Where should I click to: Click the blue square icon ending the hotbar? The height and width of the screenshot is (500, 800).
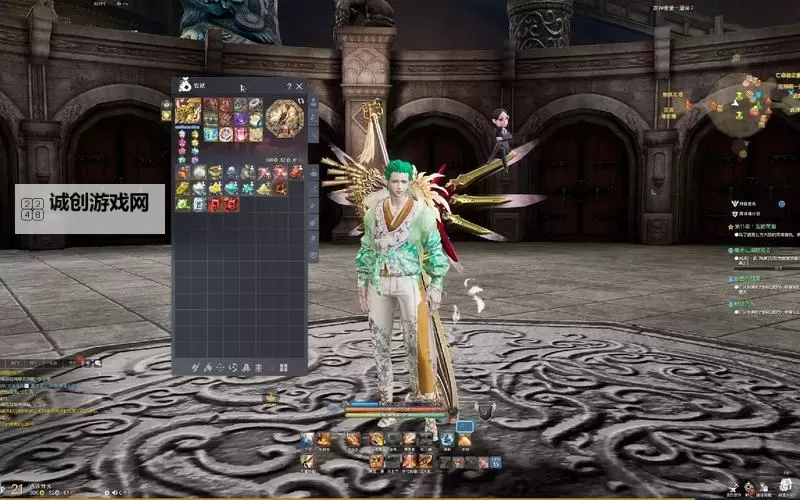pyautogui.click(x=496, y=462)
